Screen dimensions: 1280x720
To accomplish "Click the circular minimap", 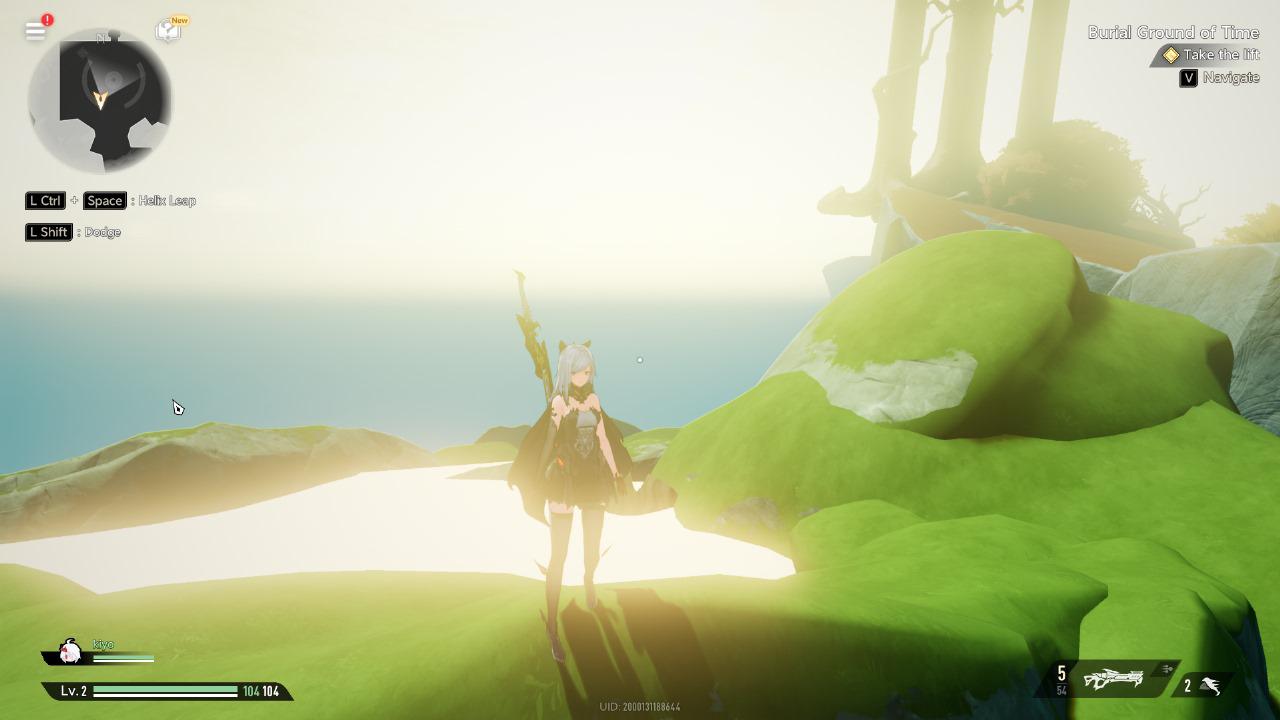I will coord(100,101).
